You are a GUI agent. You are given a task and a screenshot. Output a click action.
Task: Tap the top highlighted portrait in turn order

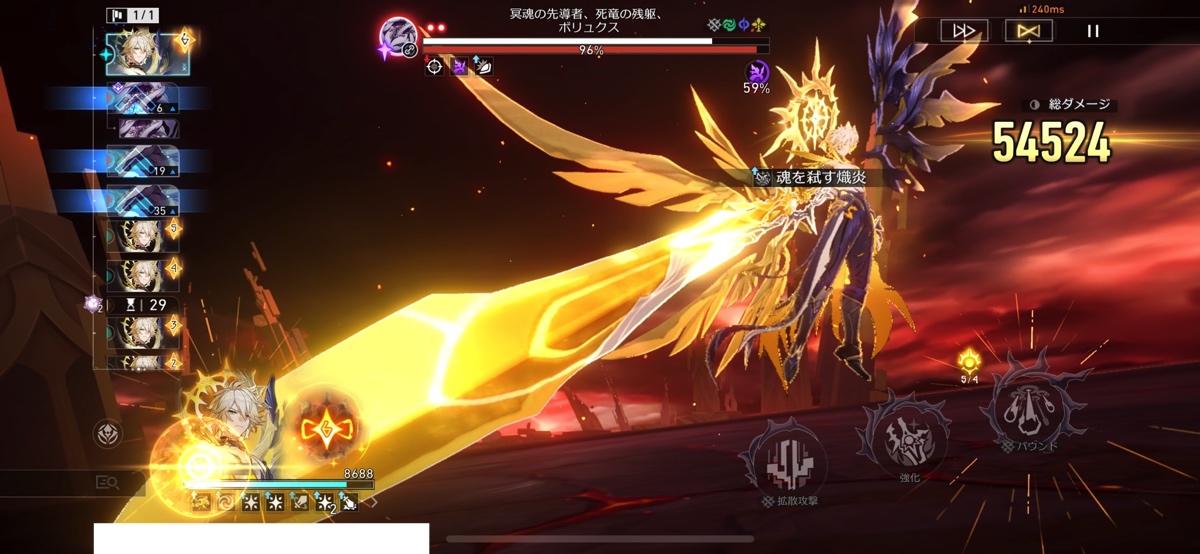pyautogui.click(x=147, y=53)
